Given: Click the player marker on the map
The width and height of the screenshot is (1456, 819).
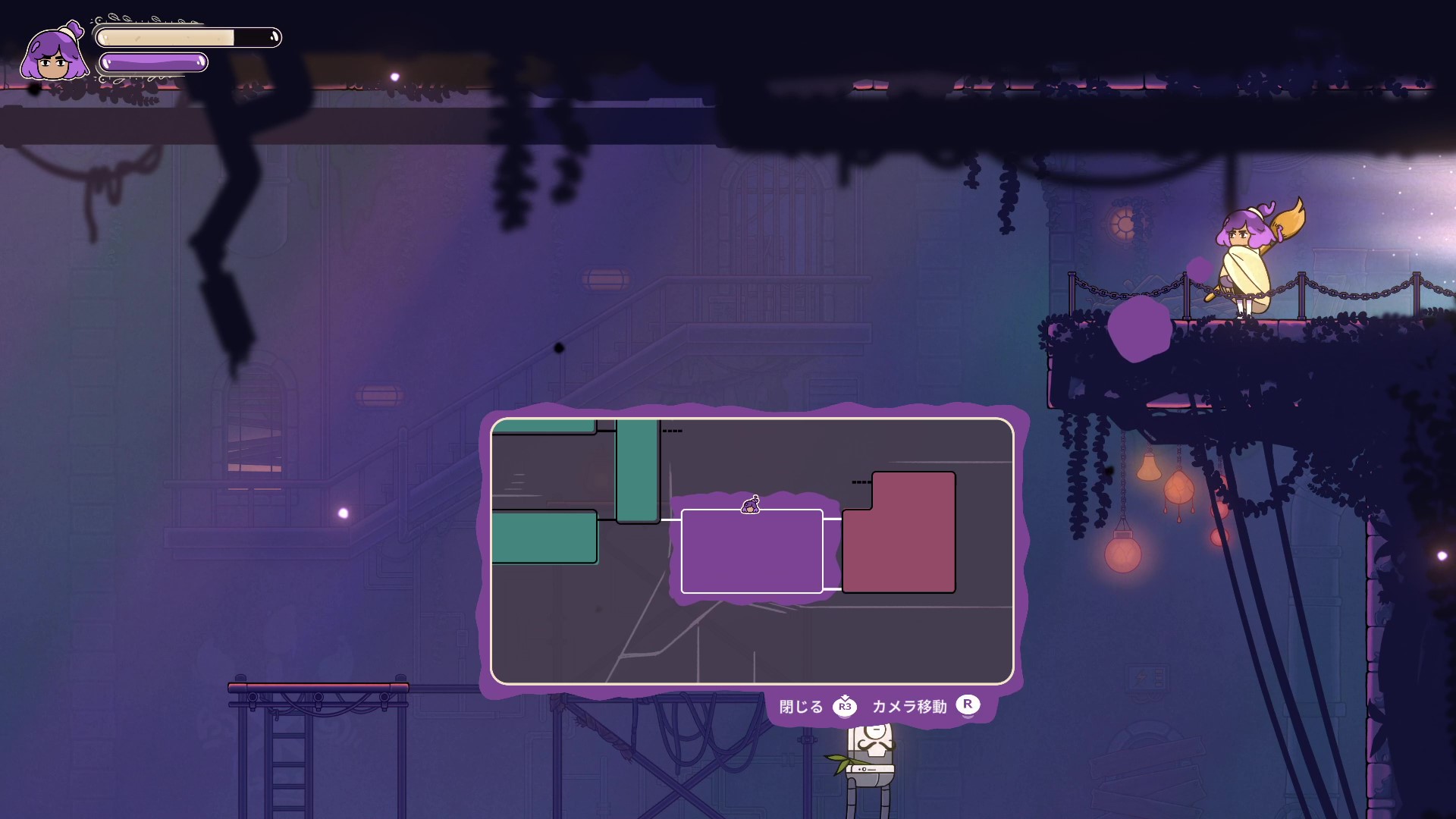Looking at the screenshot, I should (x=751, y=505).
